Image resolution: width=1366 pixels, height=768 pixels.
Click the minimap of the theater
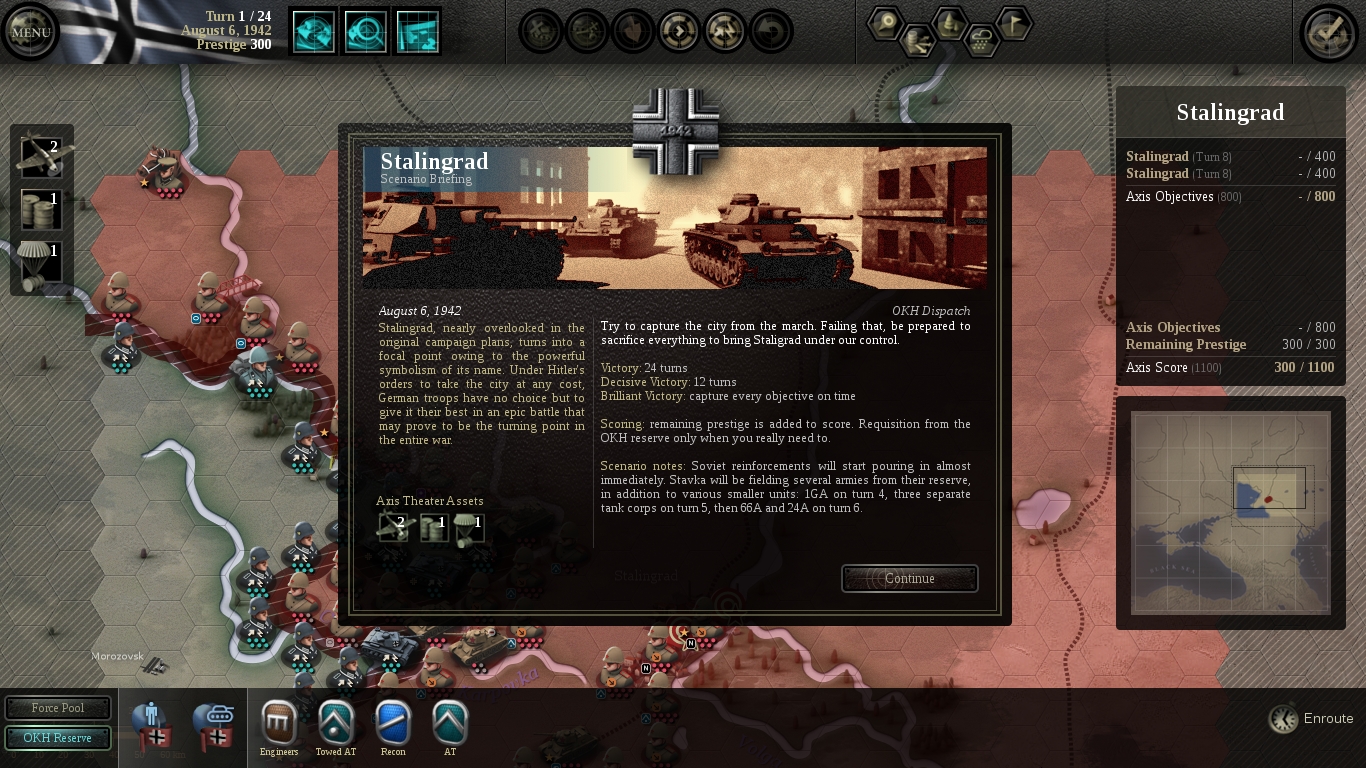1230,512
